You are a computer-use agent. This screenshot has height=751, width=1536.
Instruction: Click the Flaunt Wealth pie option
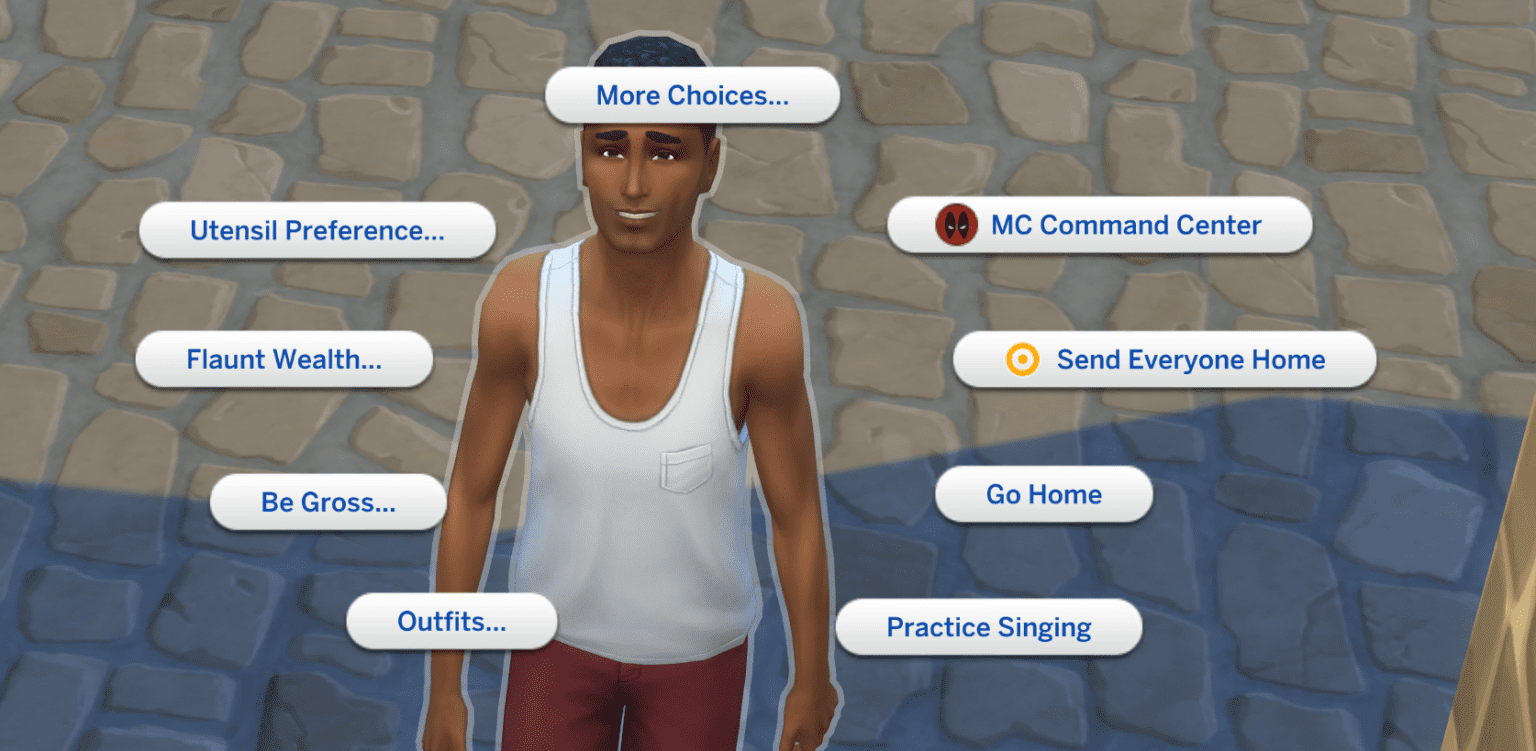point(284,359)
